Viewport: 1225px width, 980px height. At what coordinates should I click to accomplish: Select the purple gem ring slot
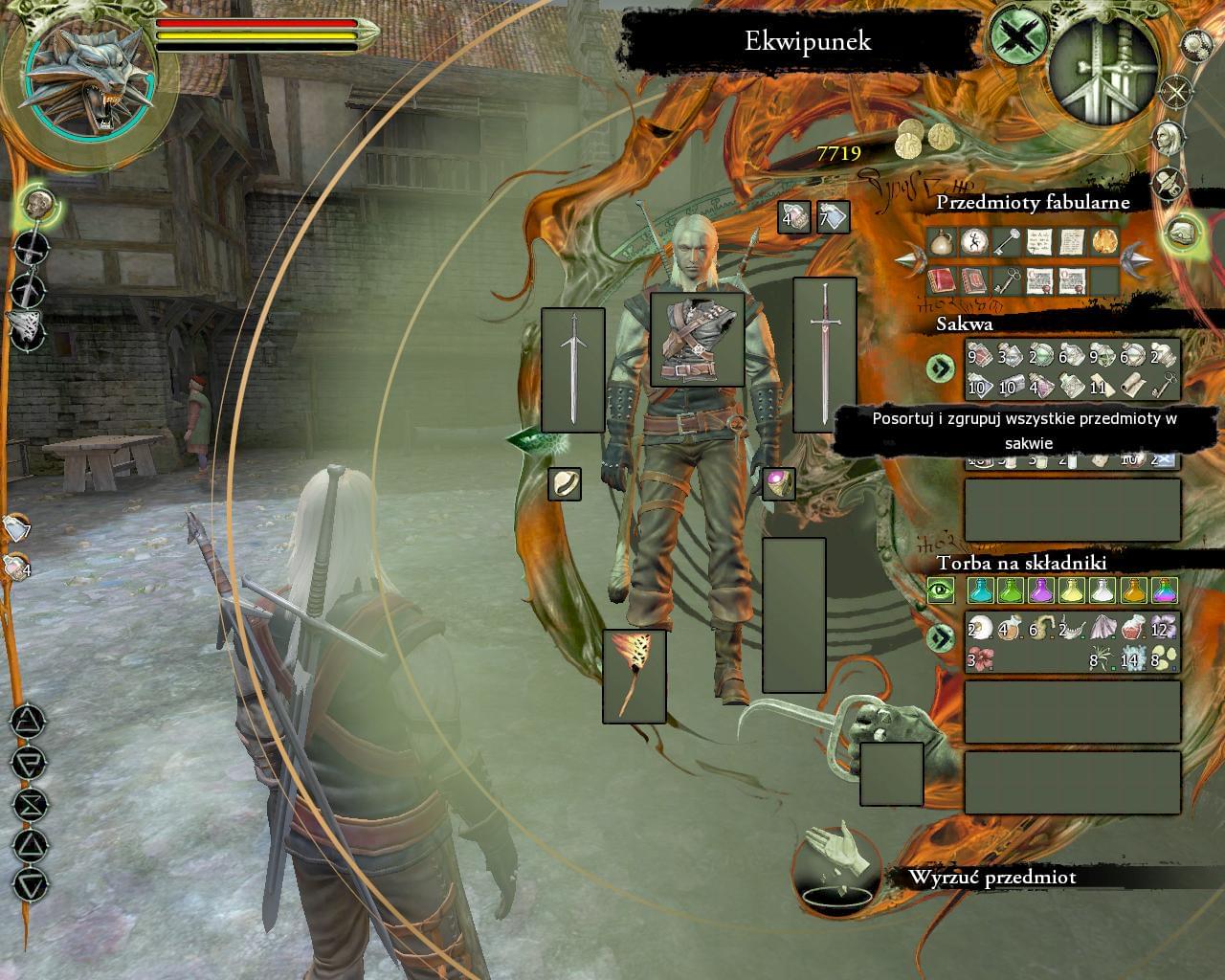click(779, 483)
